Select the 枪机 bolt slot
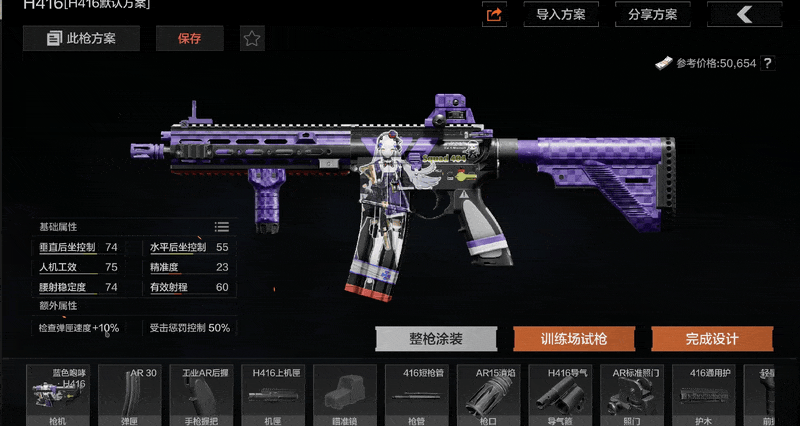The width and height of the screenshot is (800, 426). click(x=61, y=395)
